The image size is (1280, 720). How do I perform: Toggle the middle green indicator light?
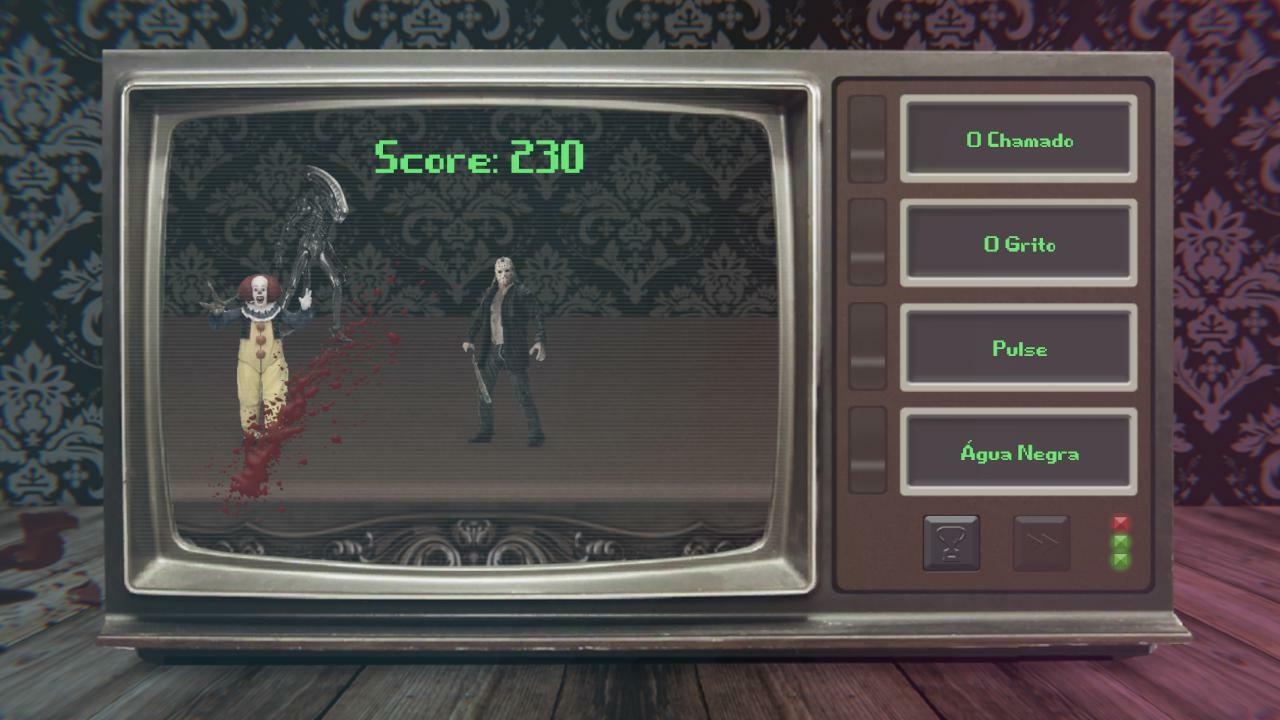(x=1122, y=543)
